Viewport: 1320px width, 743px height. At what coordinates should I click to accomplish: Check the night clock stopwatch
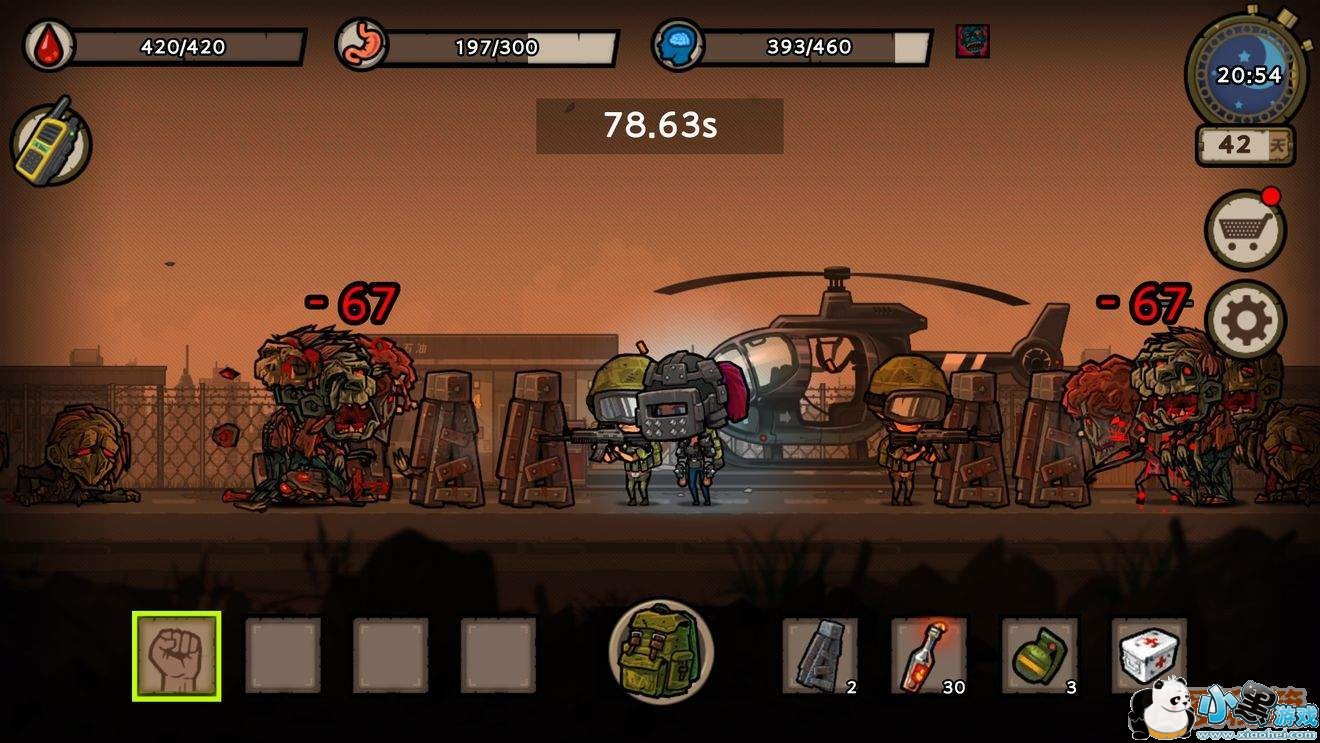1246,75
